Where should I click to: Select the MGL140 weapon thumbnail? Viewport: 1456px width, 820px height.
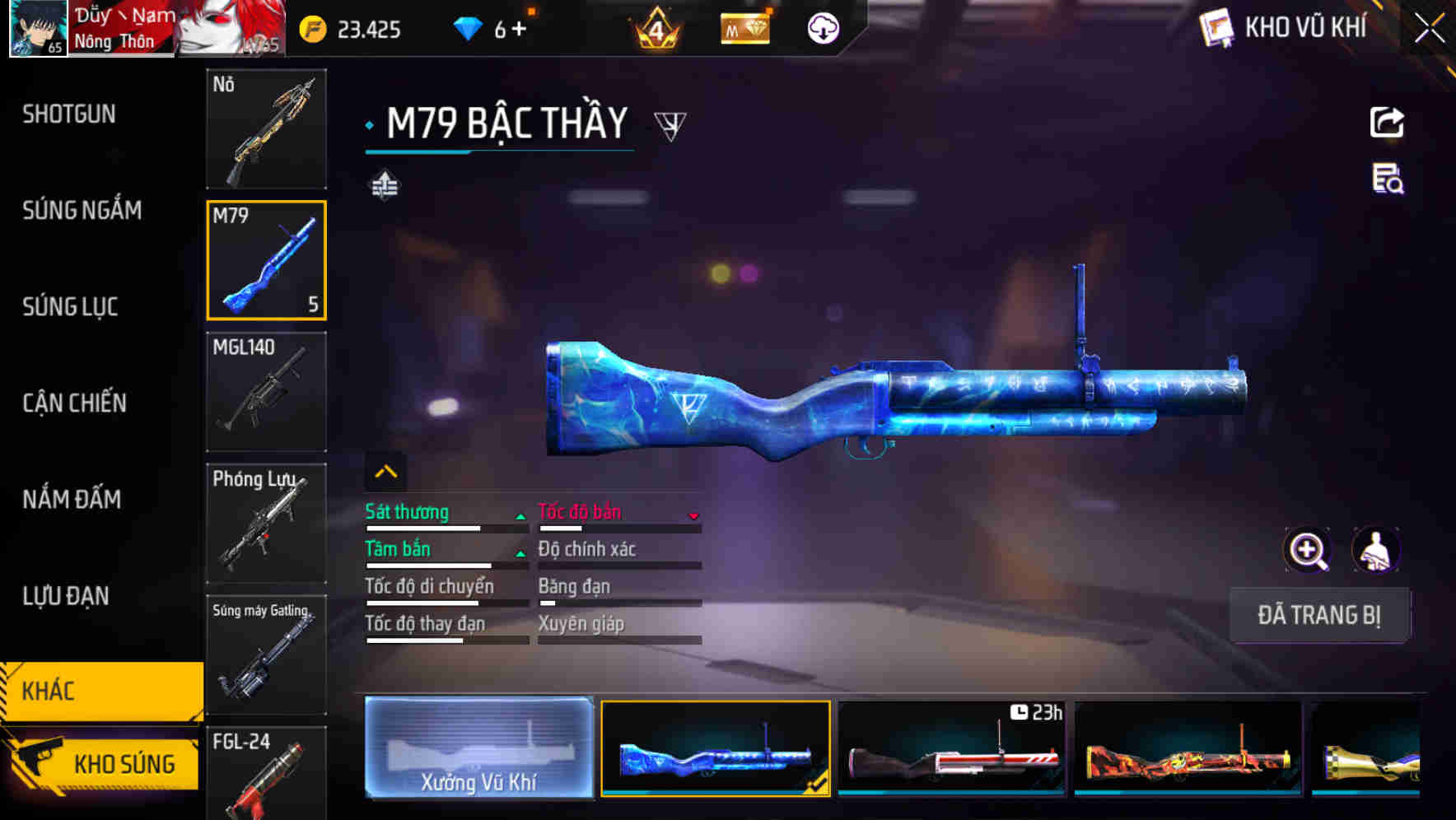coord(266,392)
